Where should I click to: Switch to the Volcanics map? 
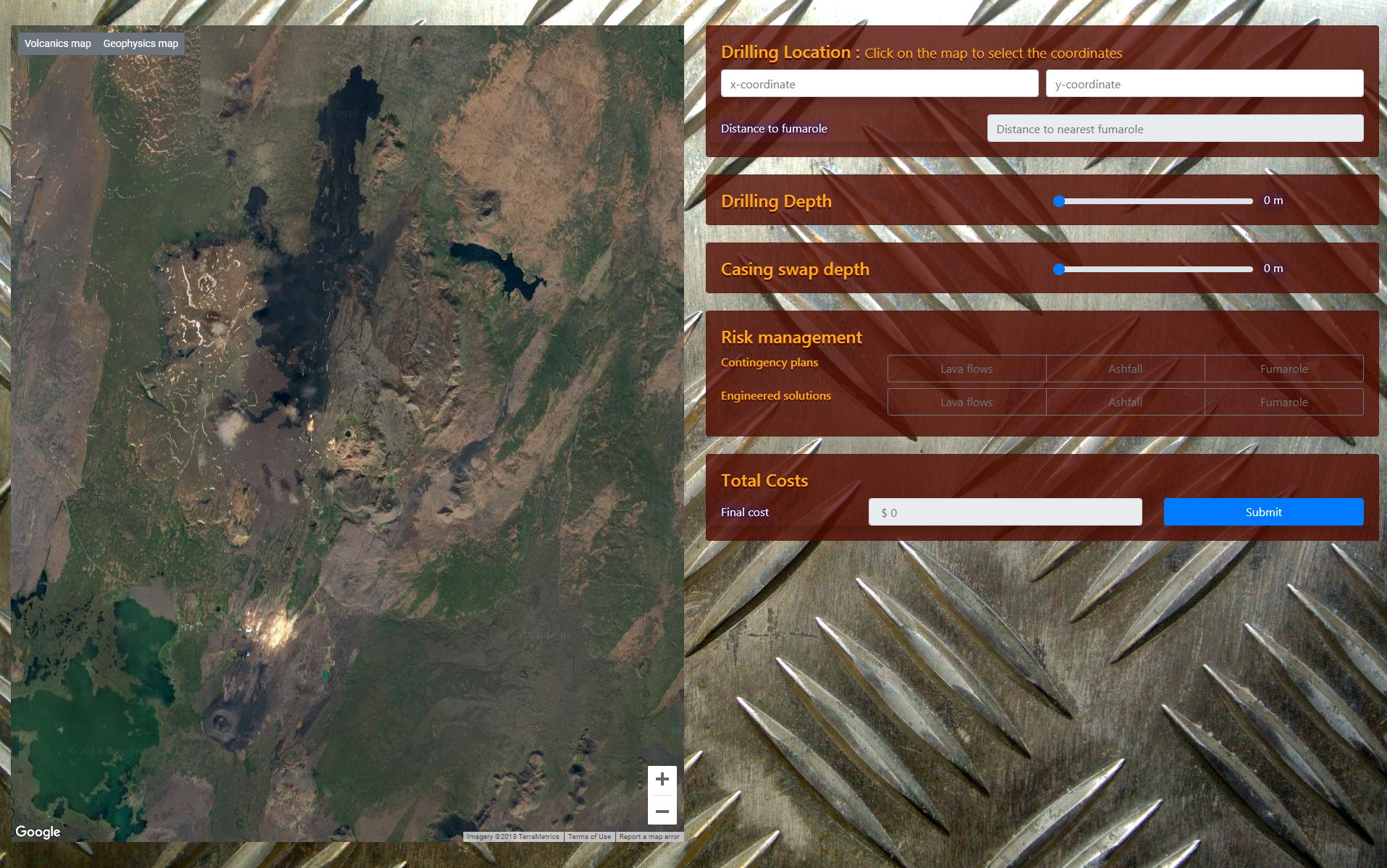click(57, 43)
